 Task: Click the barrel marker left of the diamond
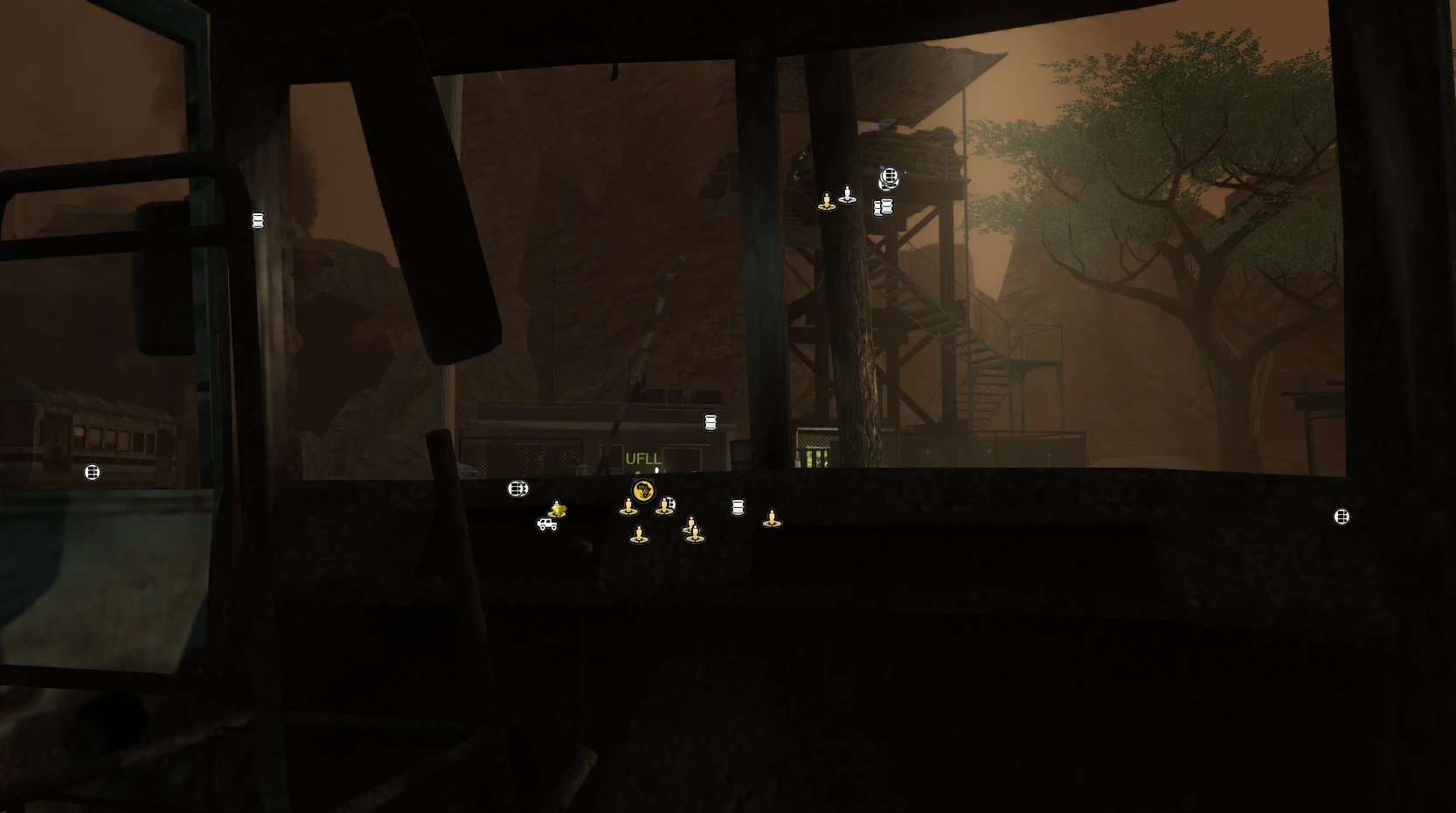pyautogui.click(x=517, y=488)
